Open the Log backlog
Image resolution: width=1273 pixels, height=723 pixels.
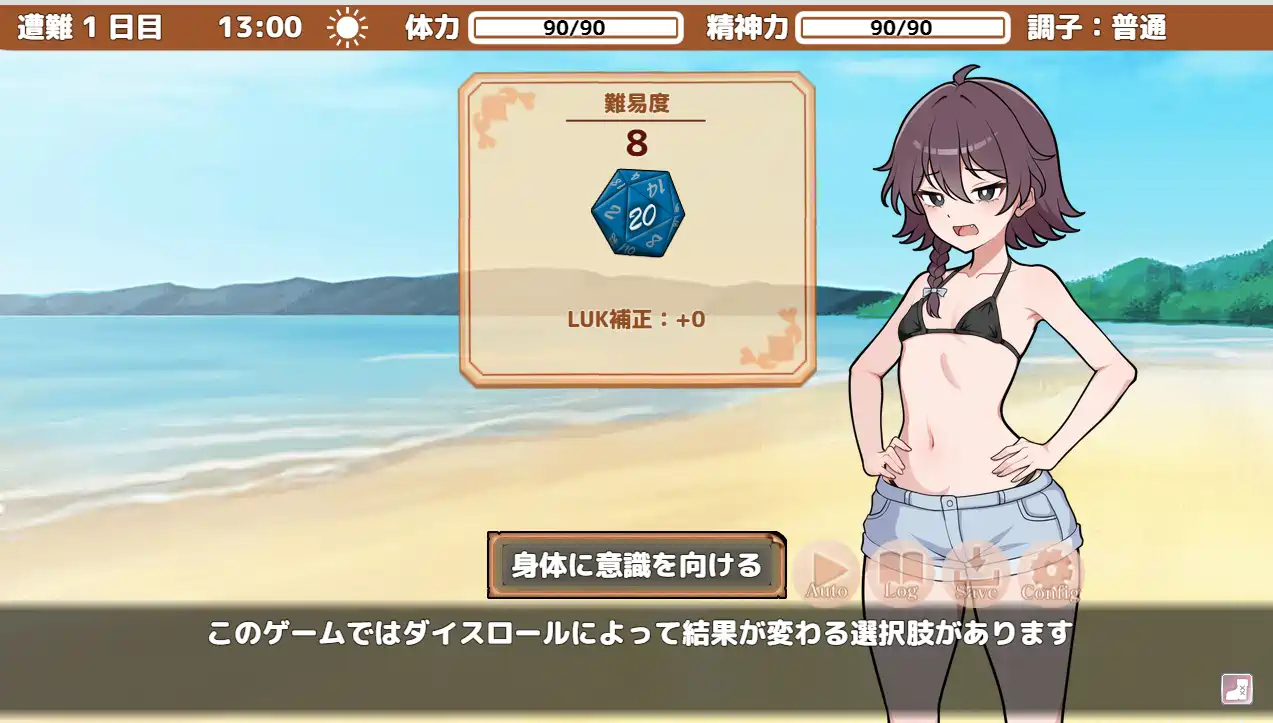900,573
